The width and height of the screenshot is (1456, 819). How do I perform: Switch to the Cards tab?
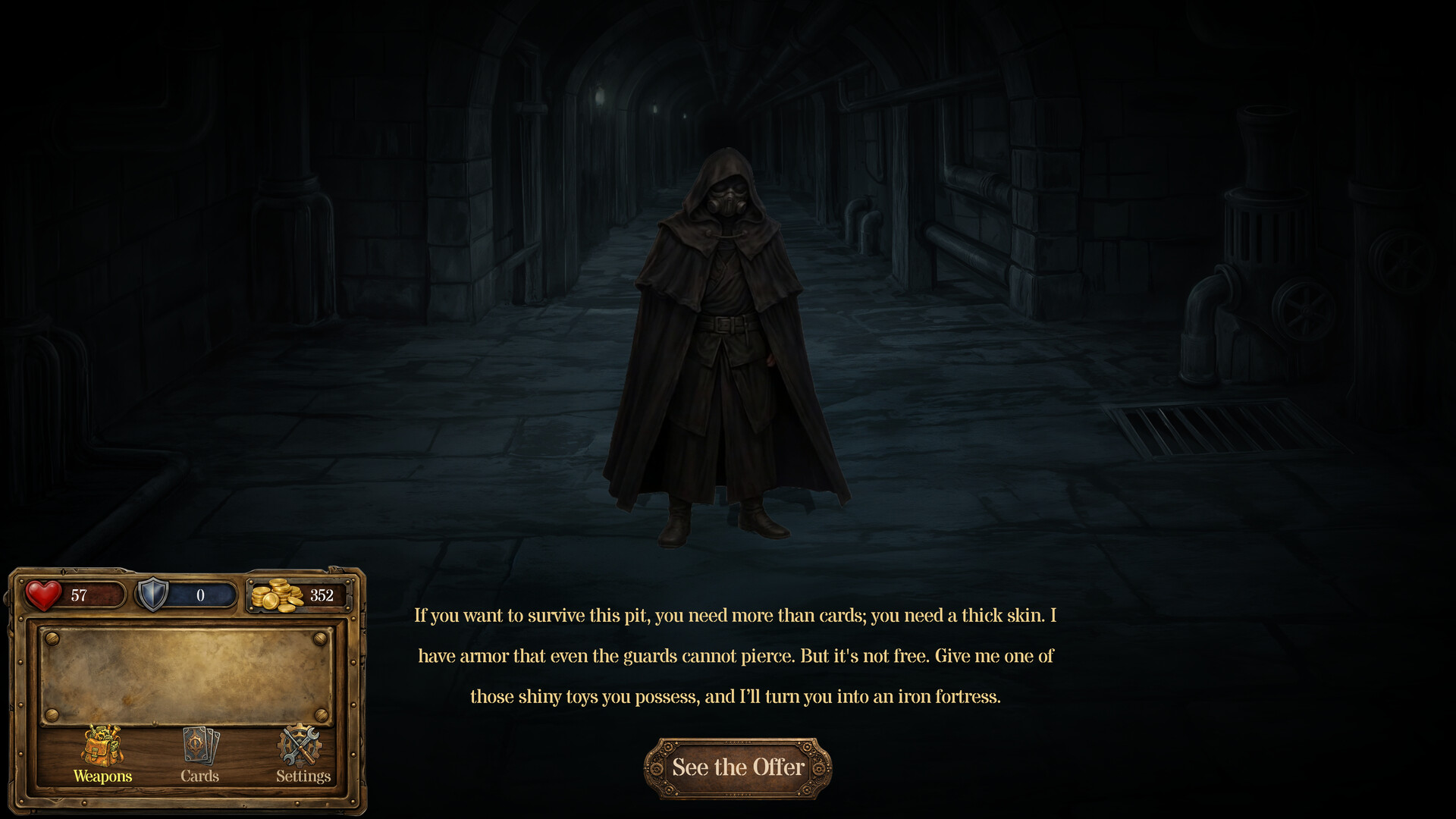pos(199,776)
